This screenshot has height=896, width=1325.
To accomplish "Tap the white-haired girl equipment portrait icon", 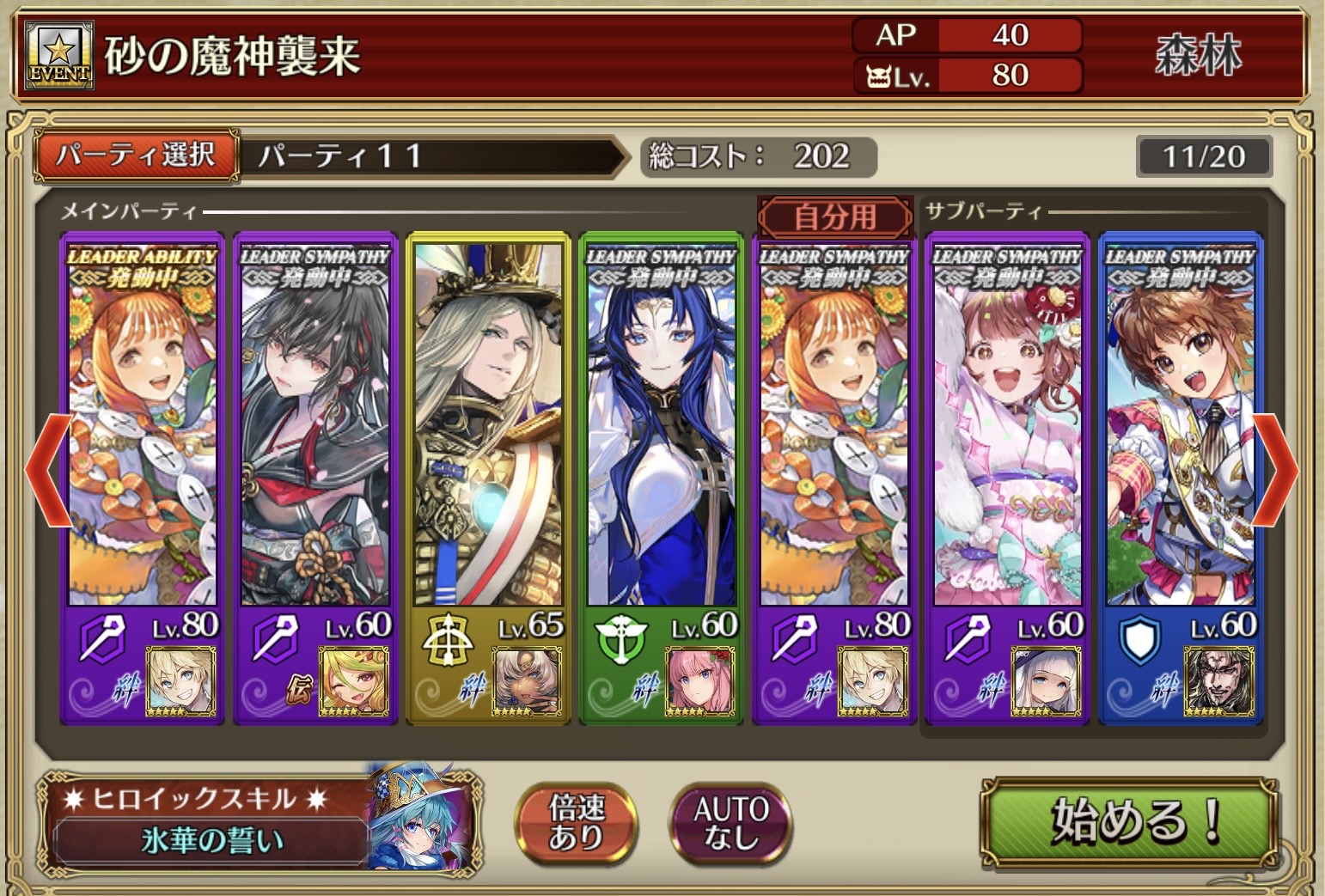I will coord(1045,682).
